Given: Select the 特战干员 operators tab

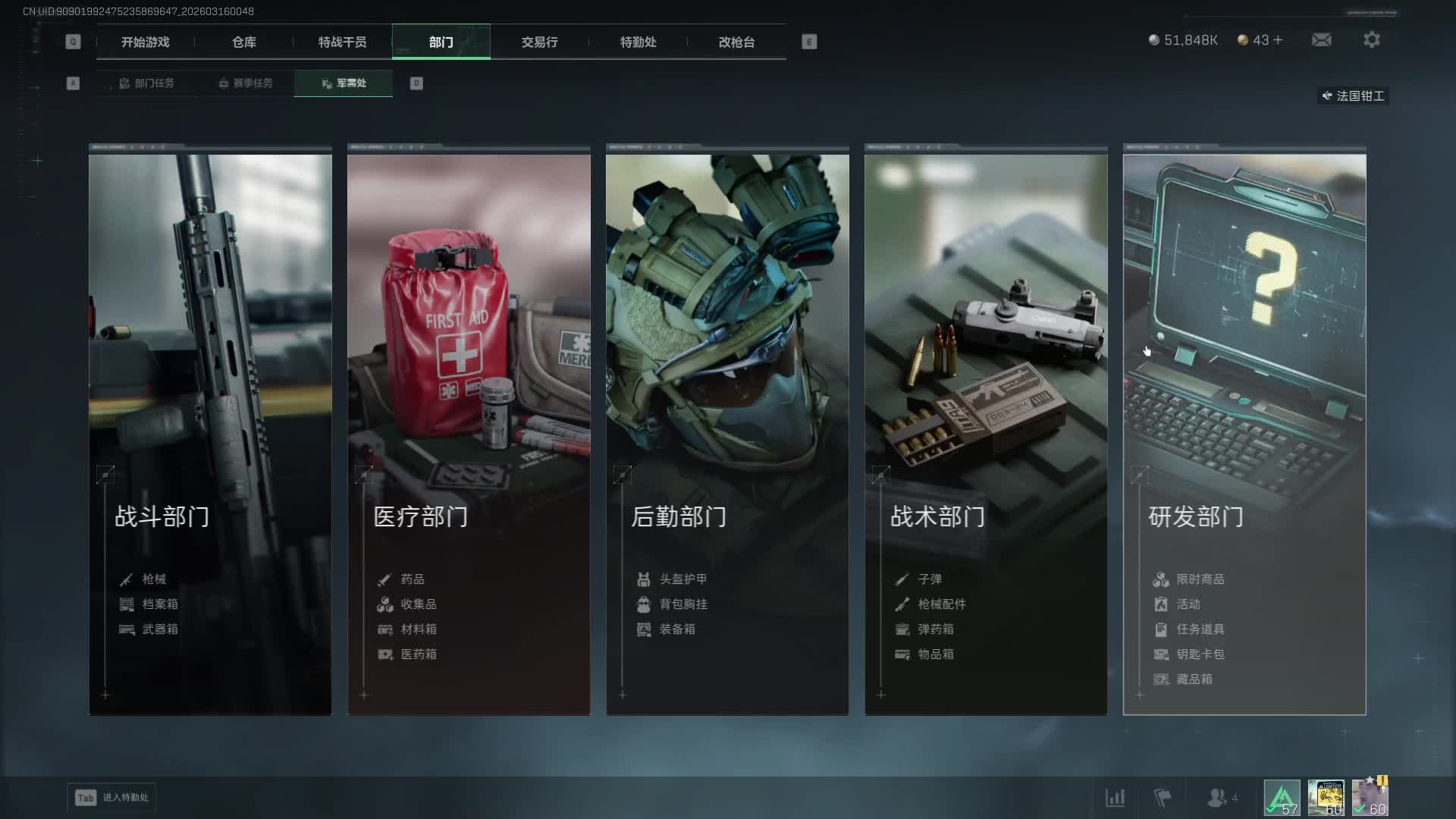Looking at the screenshot, I should 342,42.
